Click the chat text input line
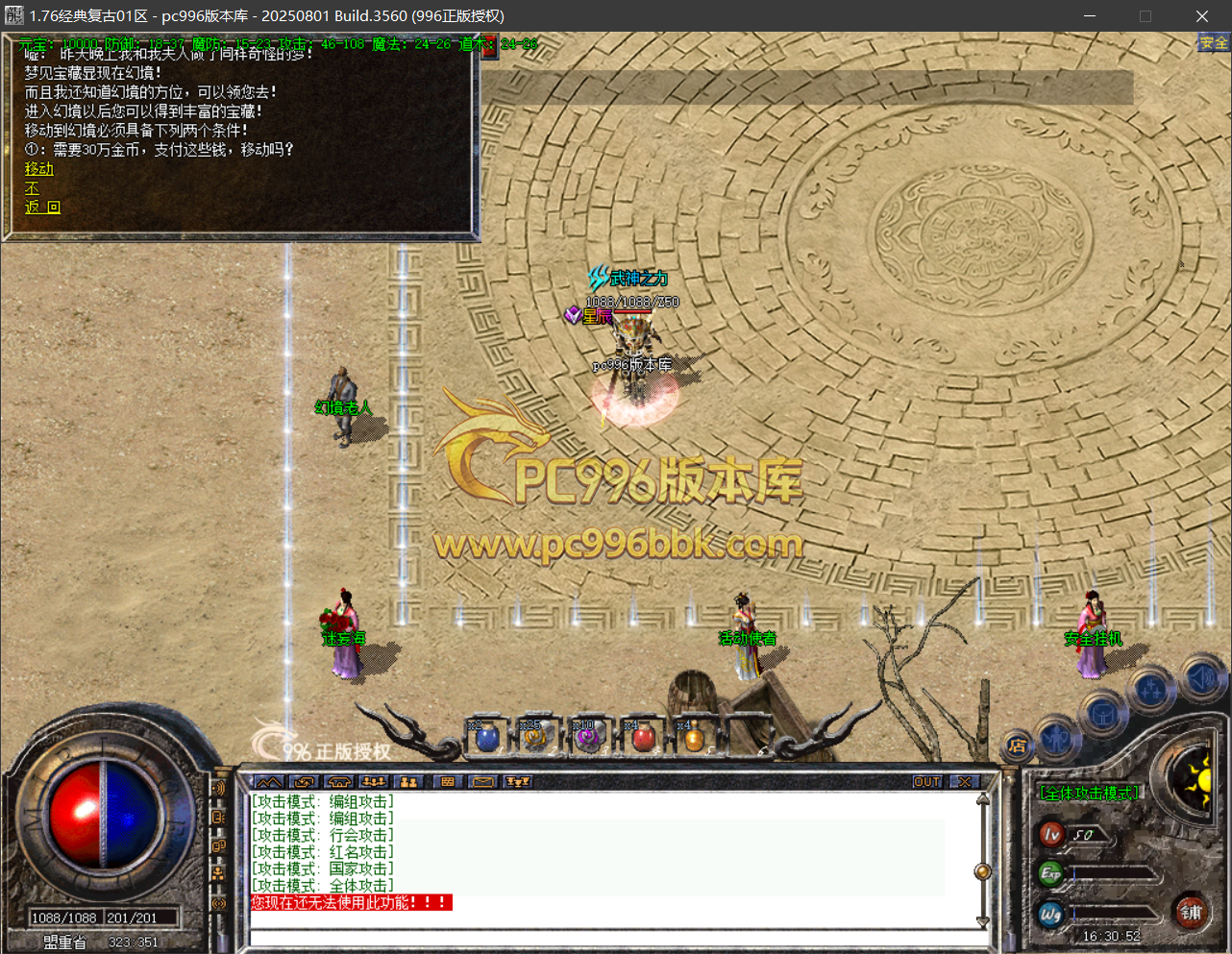 coord(615,938)
